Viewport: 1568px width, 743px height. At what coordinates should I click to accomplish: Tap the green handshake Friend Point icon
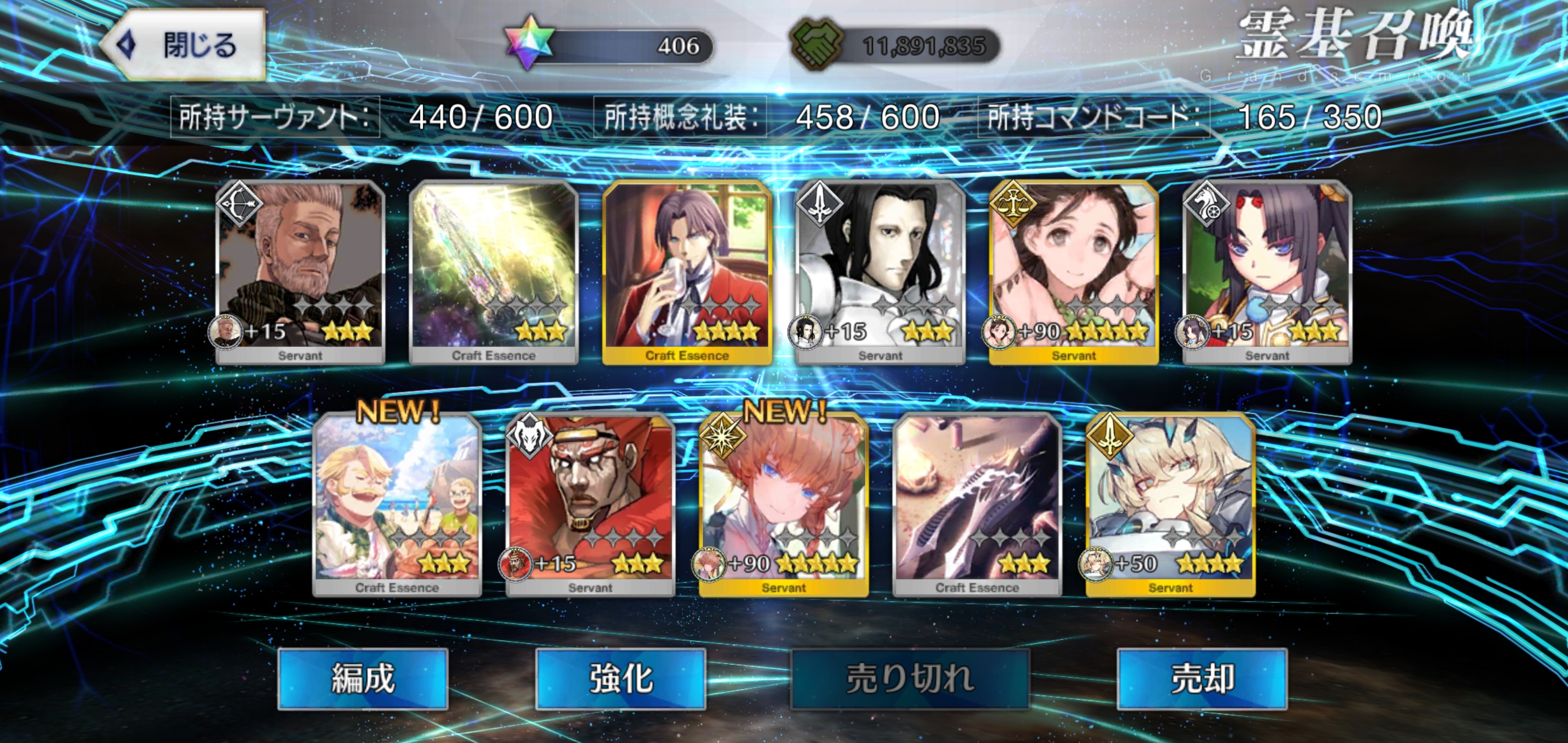(x=816, y=44)
